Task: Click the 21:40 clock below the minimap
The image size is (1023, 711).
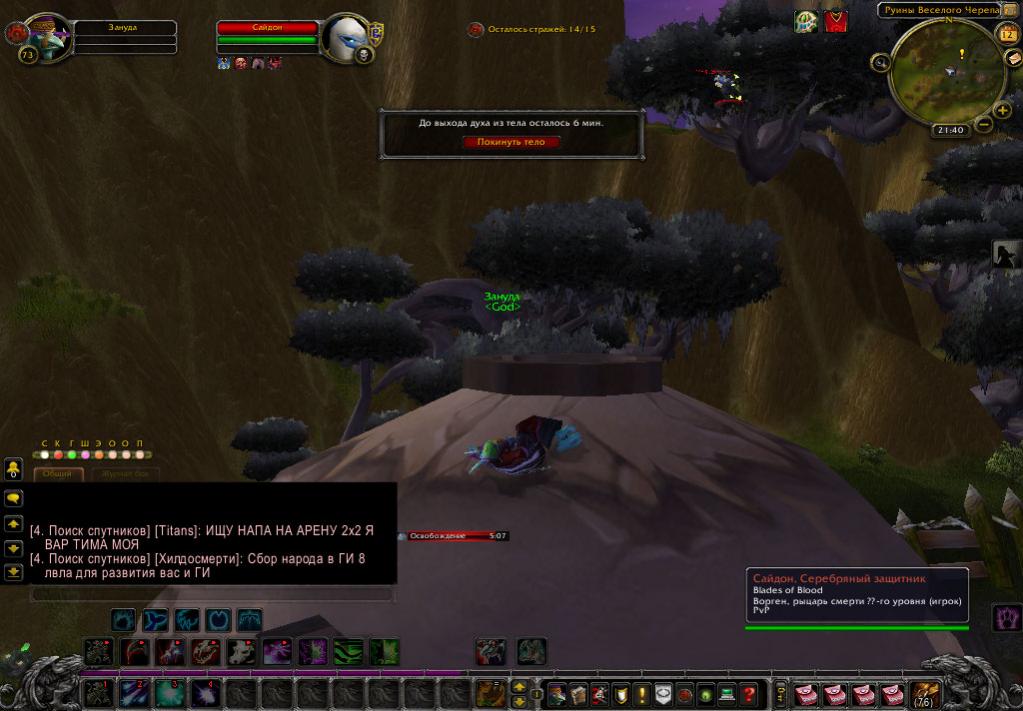Action: point(951,130)
